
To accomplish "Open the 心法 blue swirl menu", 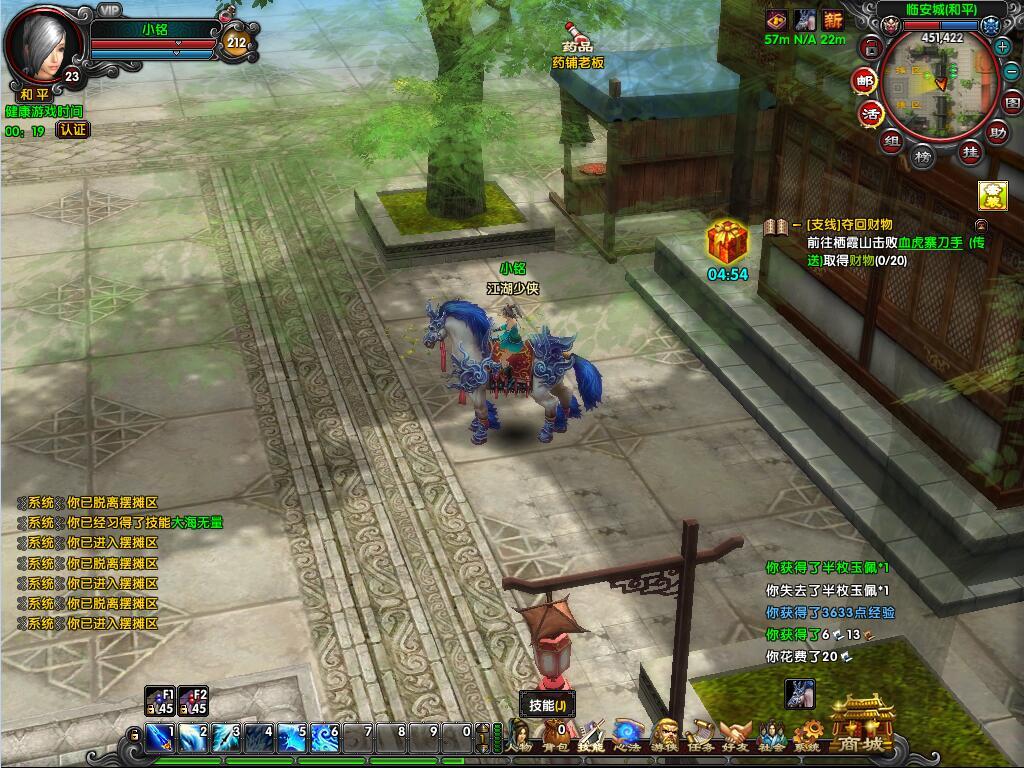I will [x=627, y=735].
